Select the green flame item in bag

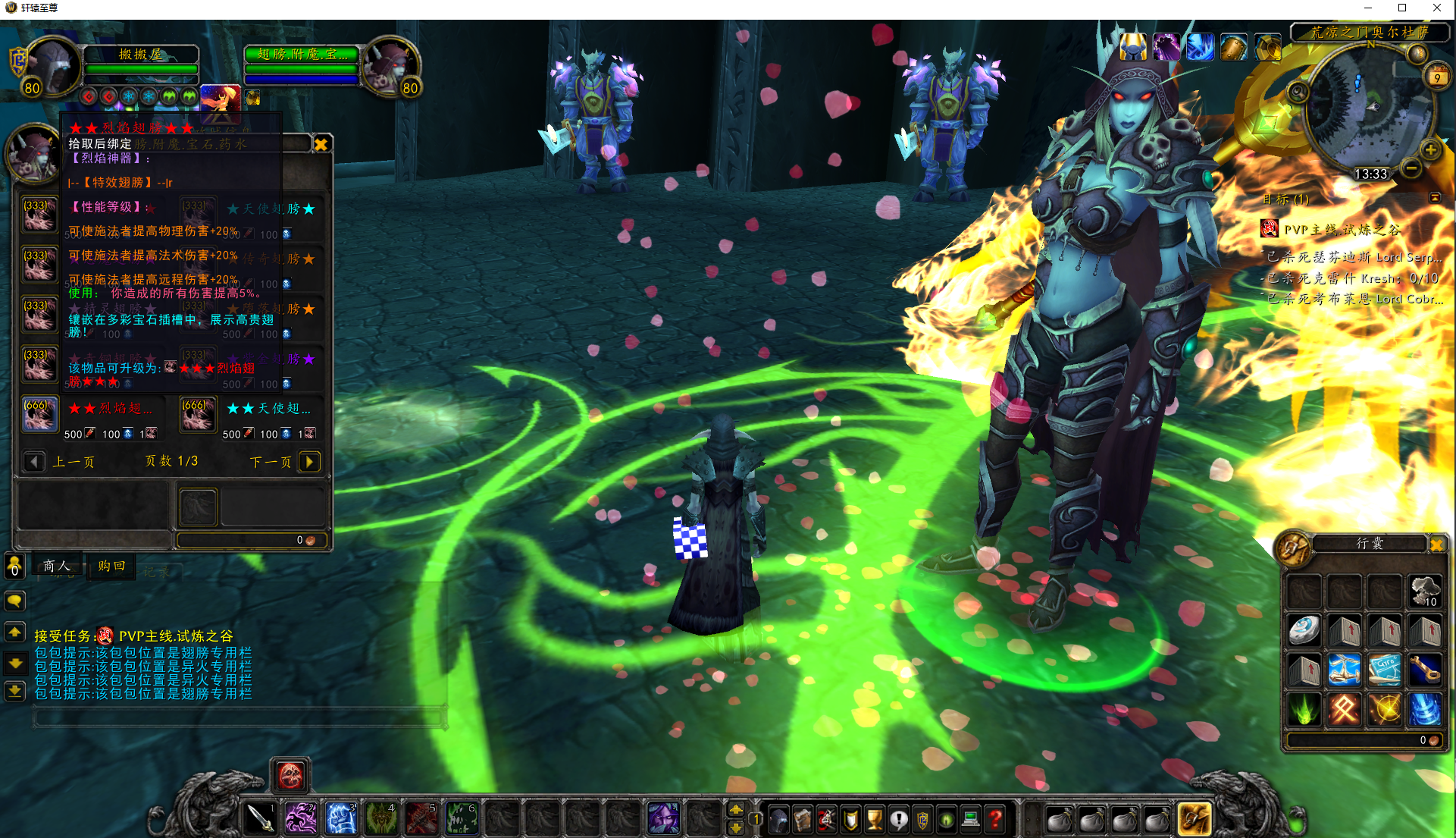(1304, 710)
